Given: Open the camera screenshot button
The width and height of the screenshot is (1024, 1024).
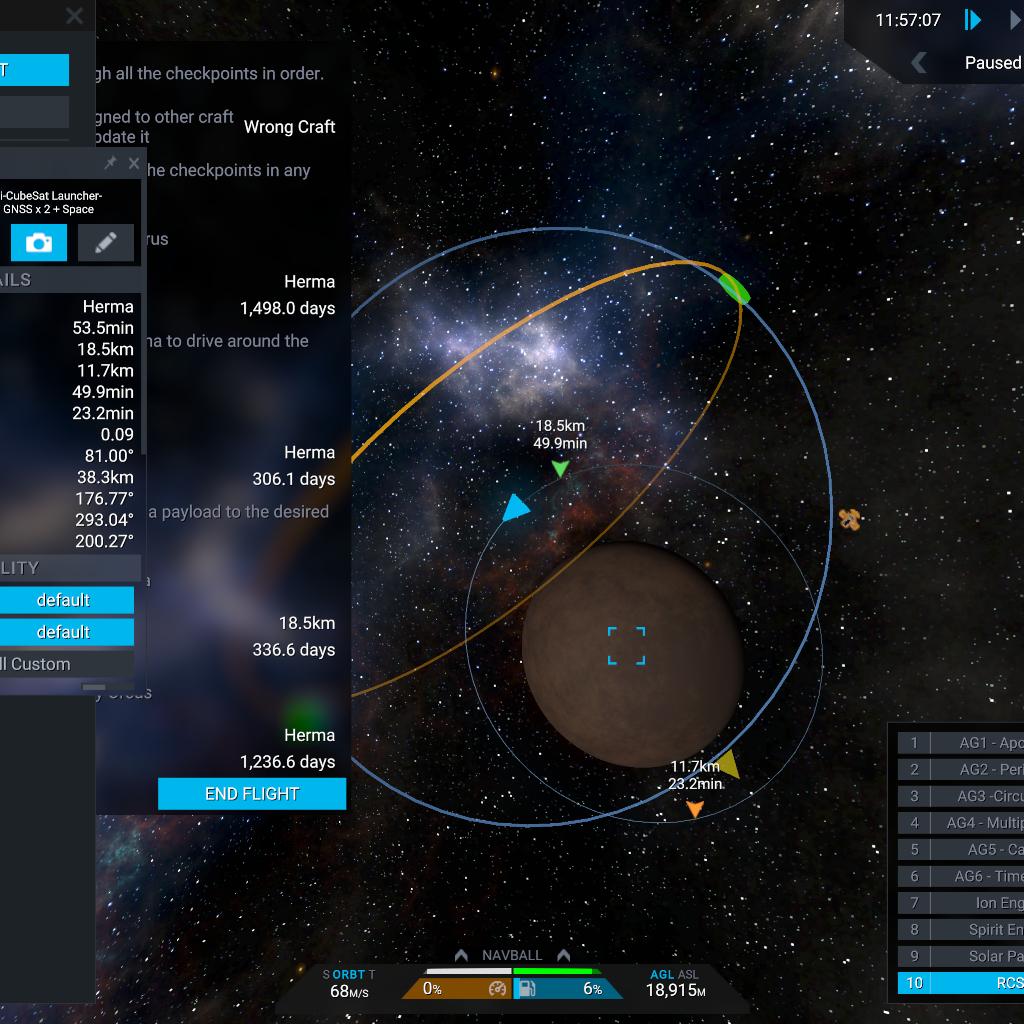Looking at the screenshot, I should click(x=39, y=242).
